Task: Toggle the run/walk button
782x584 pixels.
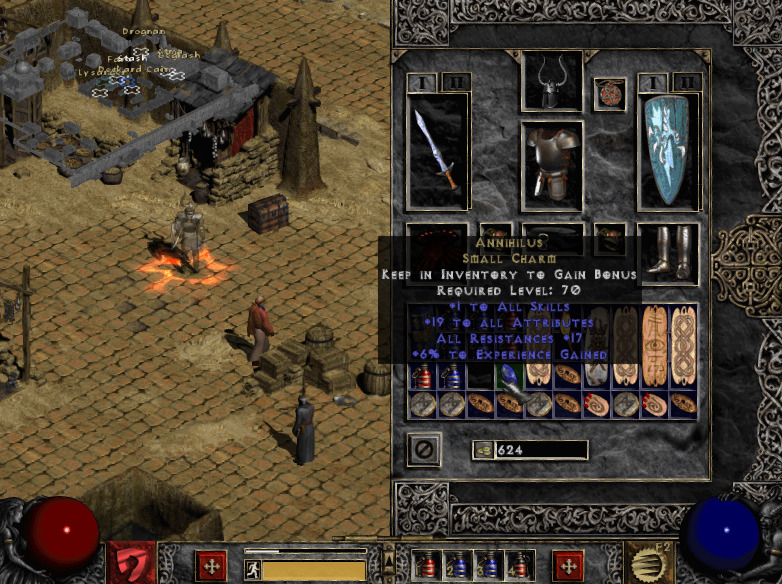Action: 254,570
